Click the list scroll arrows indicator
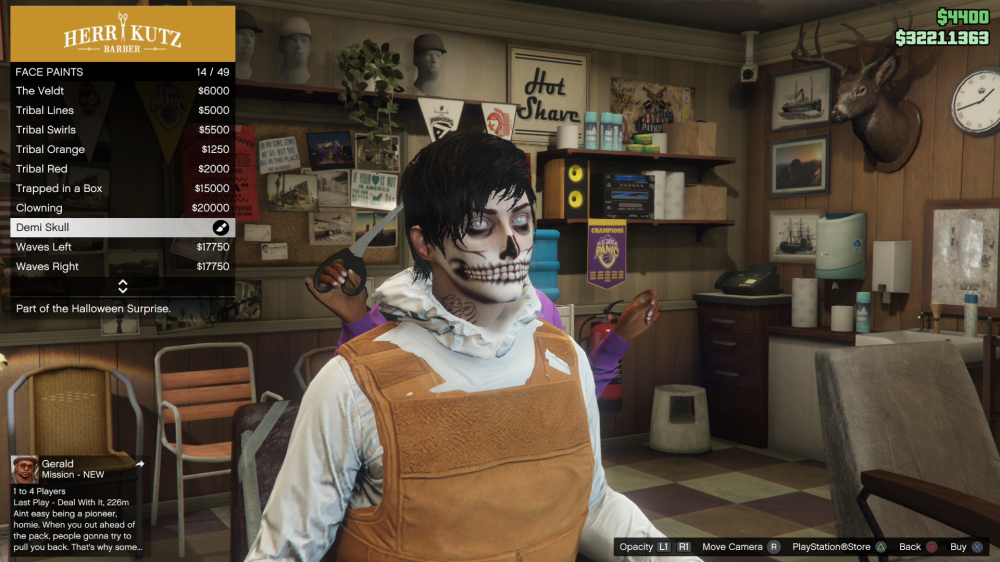The height and width of the screenshot is (562, 1000). coord(122,287)
